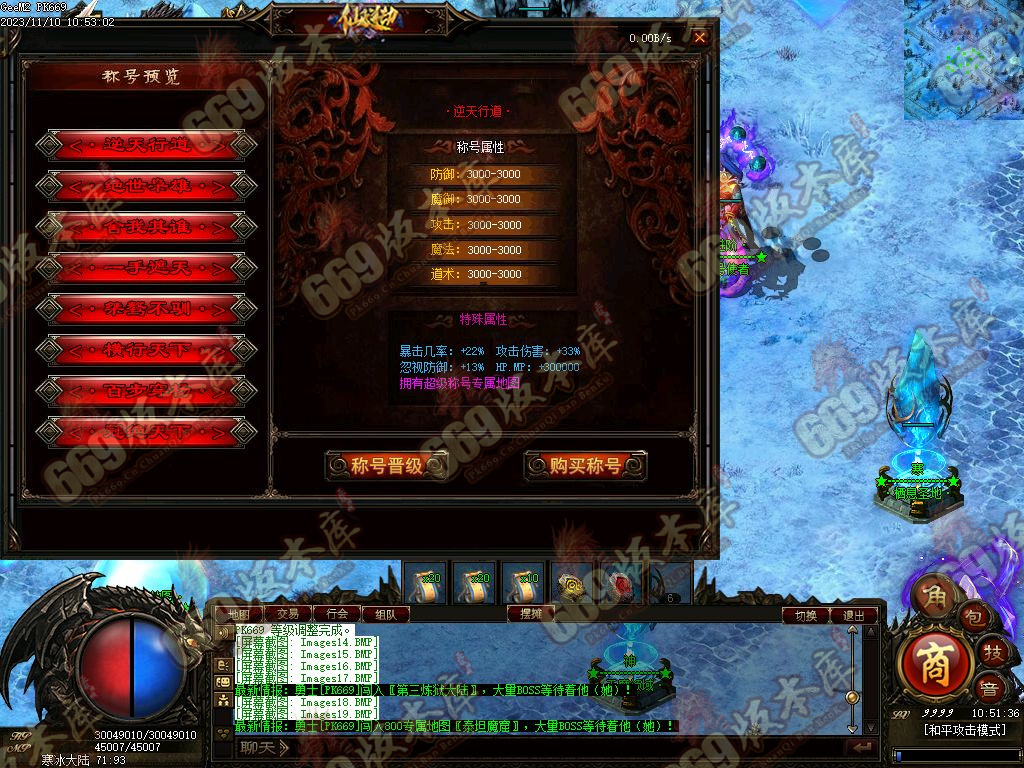Select the 百步穿杨 title
1024x768 pixels.
coord(146,391)
